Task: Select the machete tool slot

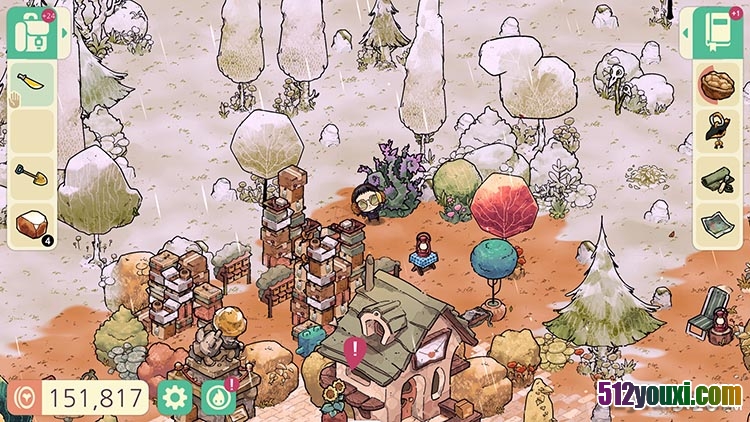Action: pyautogui.click(x=30, y=85)
